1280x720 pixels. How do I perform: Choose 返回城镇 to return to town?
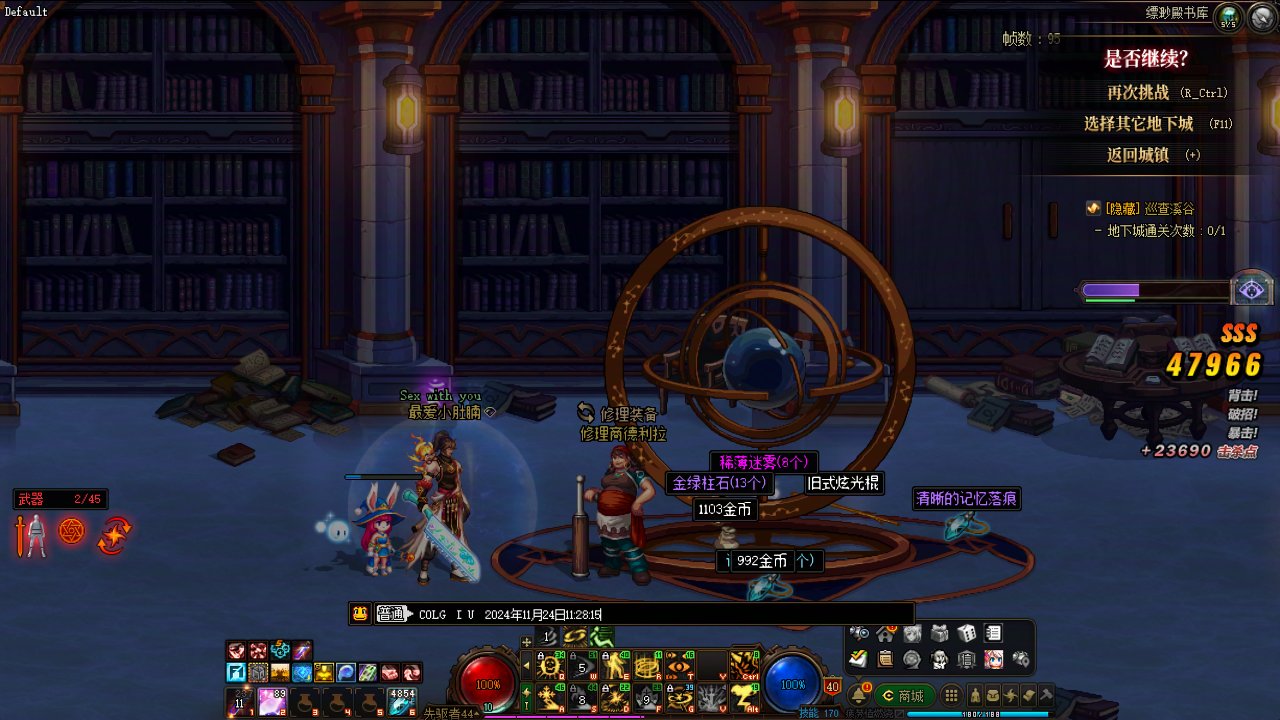click(1137, 155)
